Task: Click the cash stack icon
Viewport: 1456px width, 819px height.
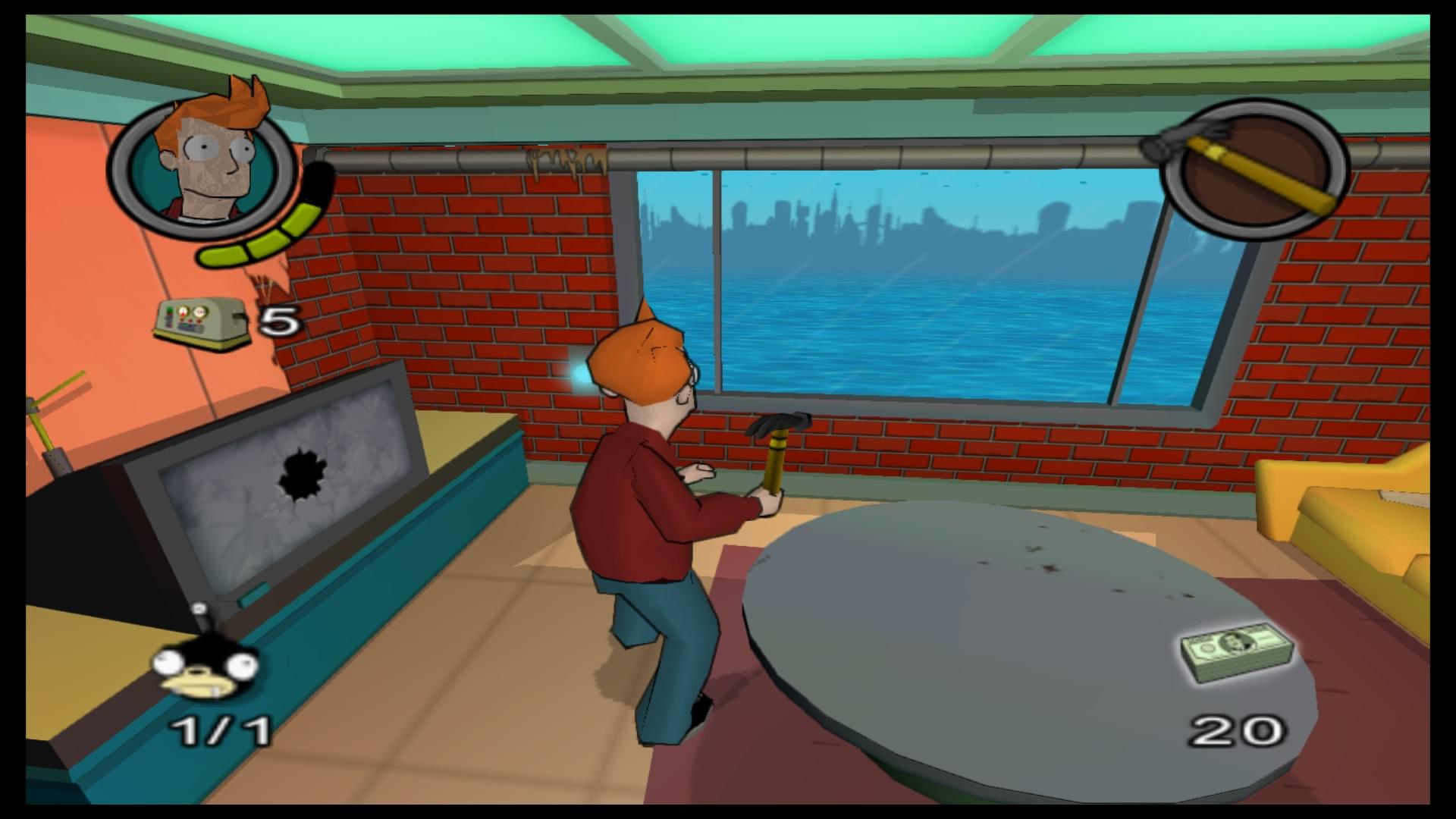Action: click(x=1237, y=651)
